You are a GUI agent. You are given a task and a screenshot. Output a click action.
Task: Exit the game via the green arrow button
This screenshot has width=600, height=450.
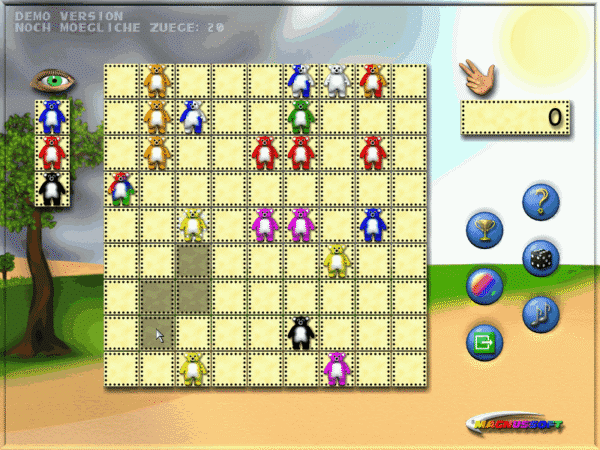pyautogui.click(x=484, y=342)
